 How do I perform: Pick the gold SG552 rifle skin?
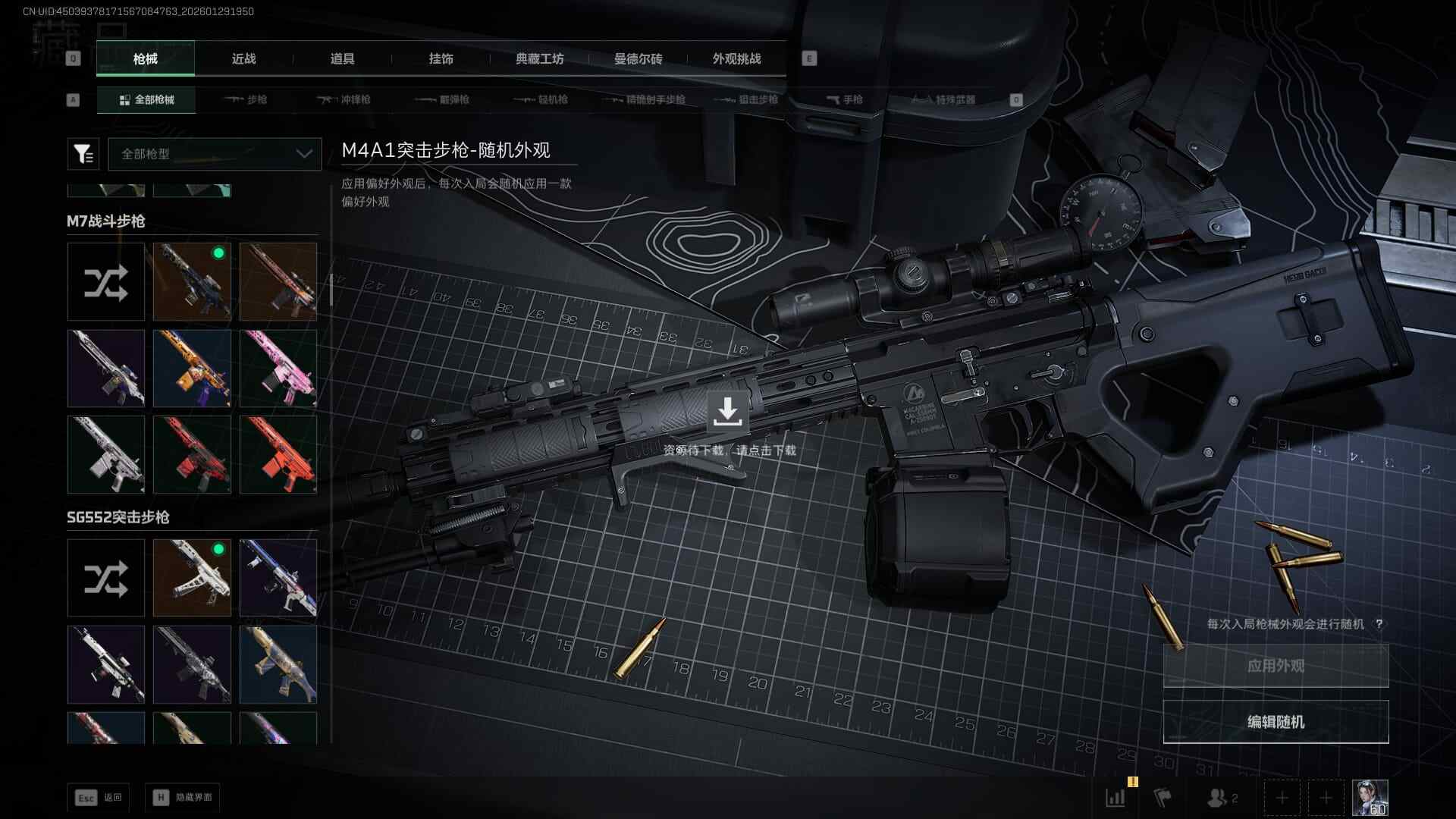278,664
